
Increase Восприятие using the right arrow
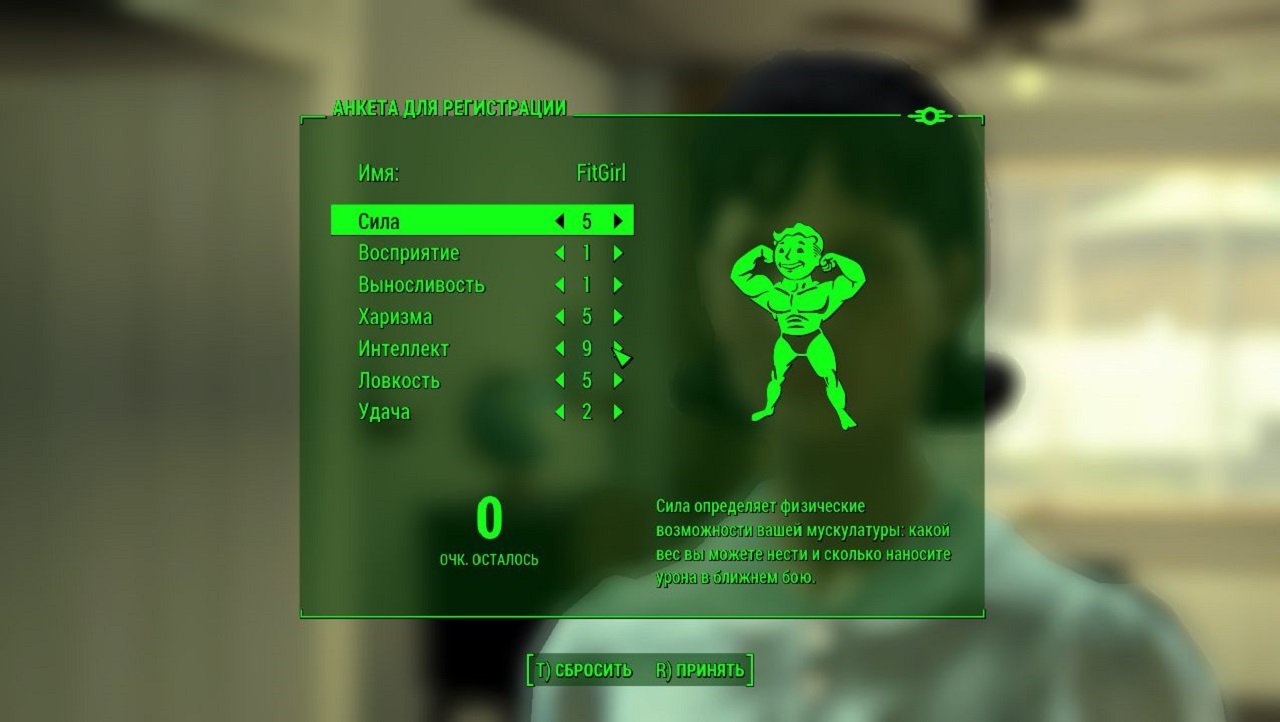click(618, 253)
